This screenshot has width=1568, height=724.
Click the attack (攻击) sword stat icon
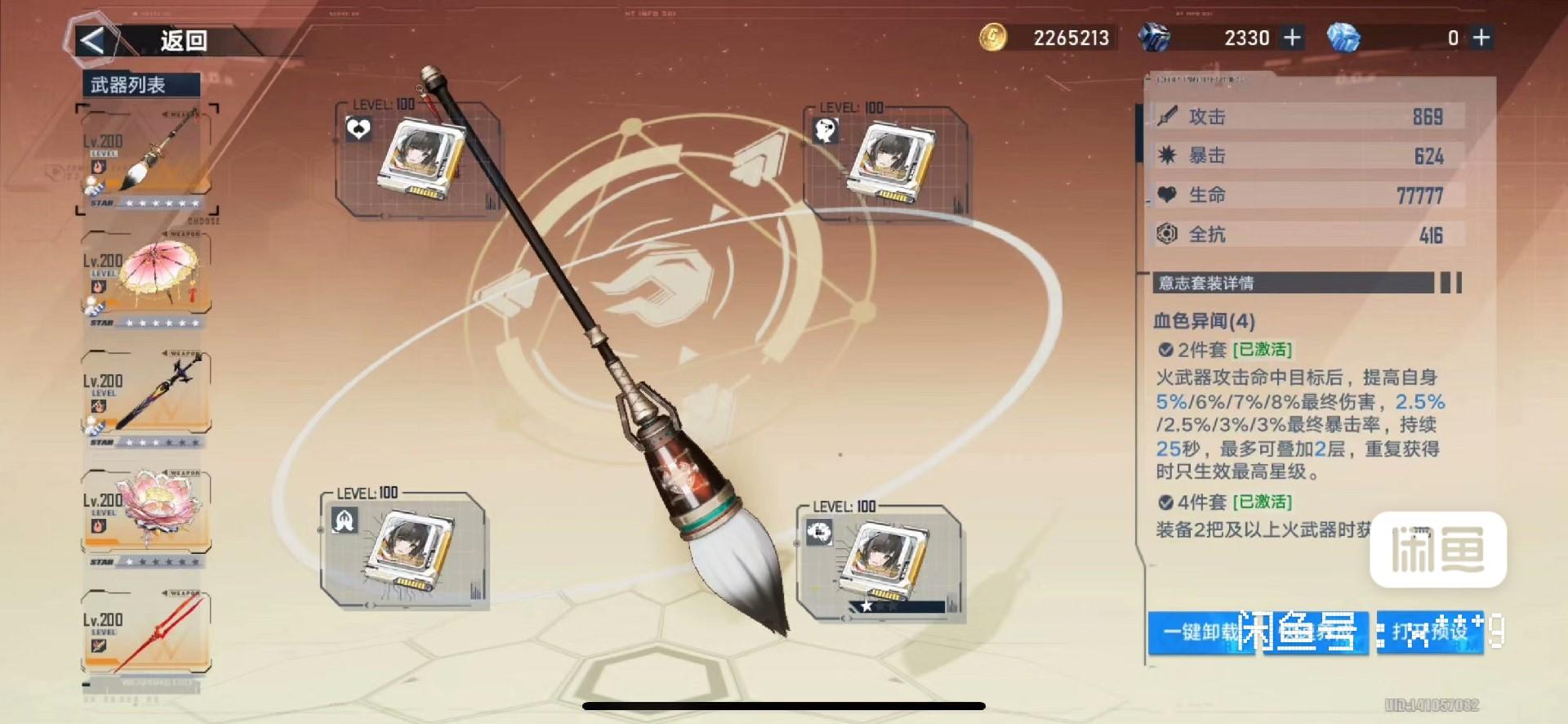pos(1169,116)
